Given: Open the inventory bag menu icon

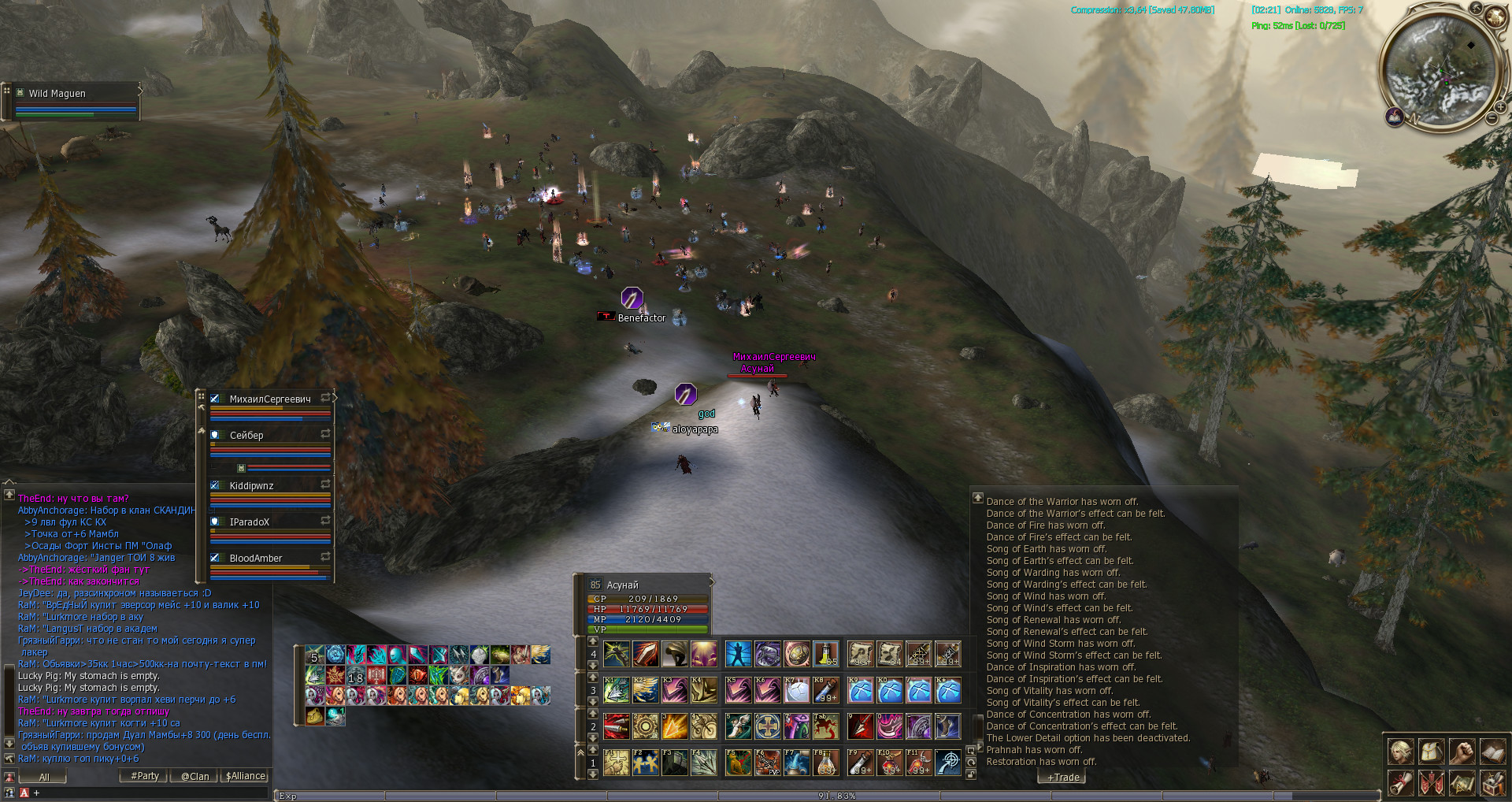Looking at the screenshot, I should [1432, 752].
